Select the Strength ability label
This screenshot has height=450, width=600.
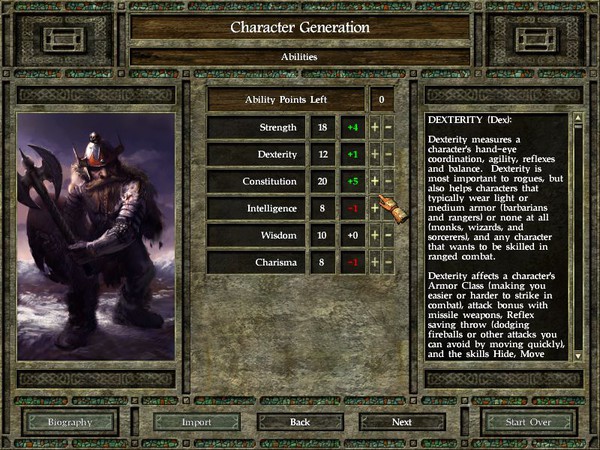(x=256, y=128)
